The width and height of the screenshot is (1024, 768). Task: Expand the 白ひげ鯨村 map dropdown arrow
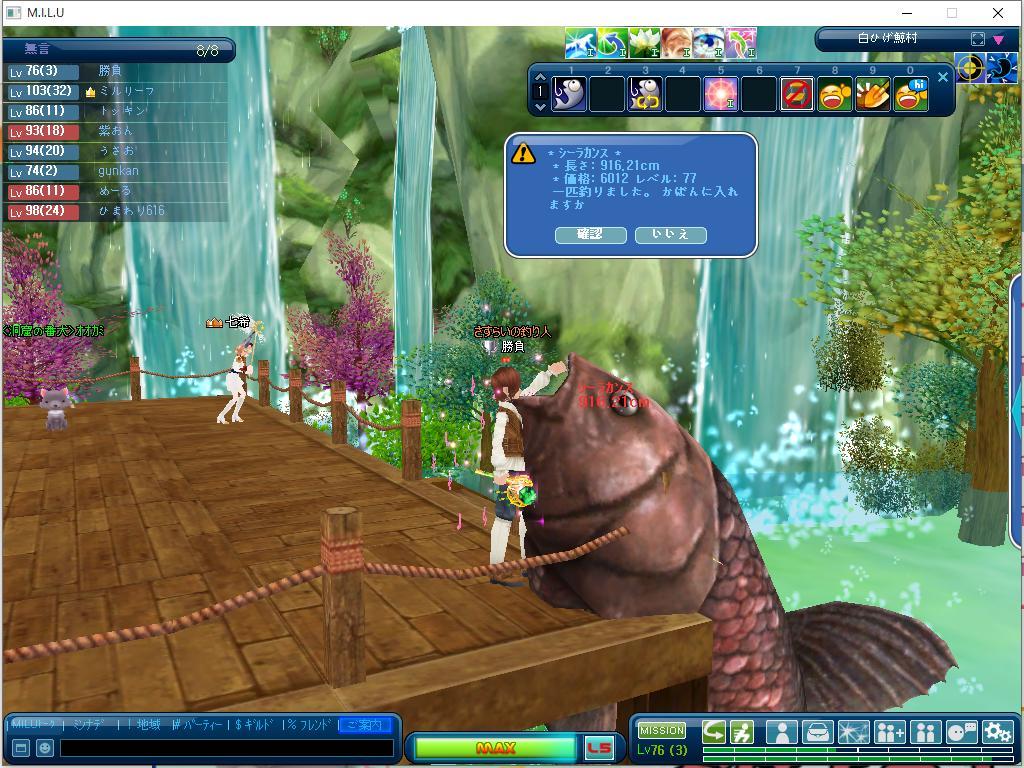[997, 39]
